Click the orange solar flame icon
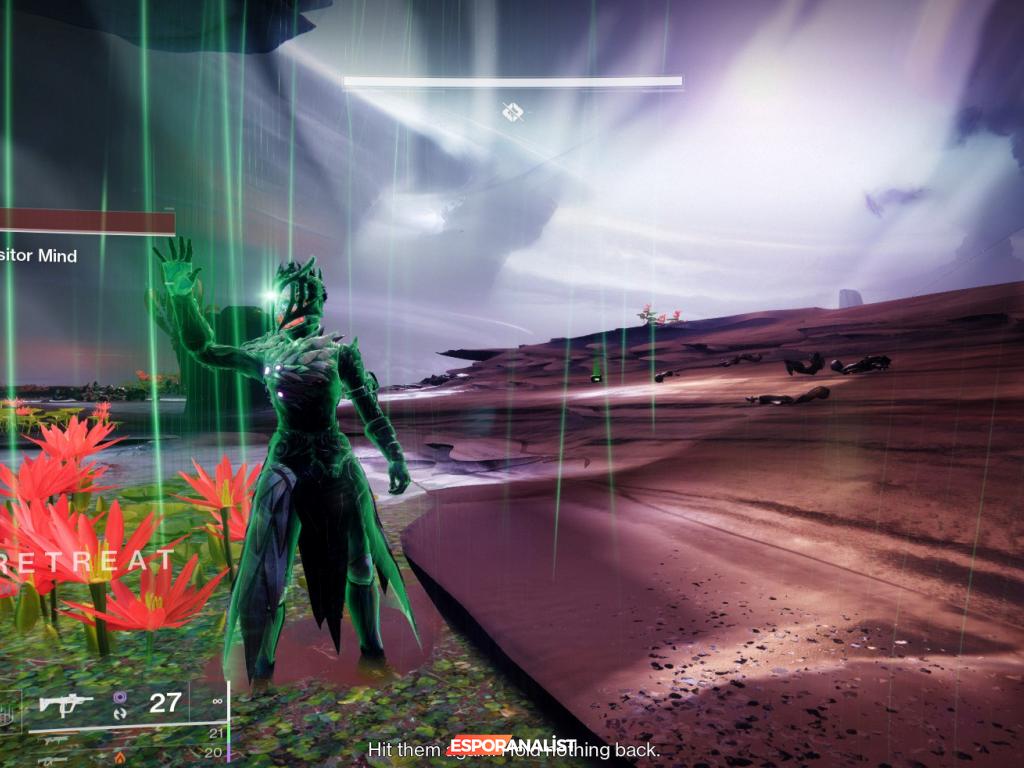Screen dimensions: 1024x768 point(120,758)
